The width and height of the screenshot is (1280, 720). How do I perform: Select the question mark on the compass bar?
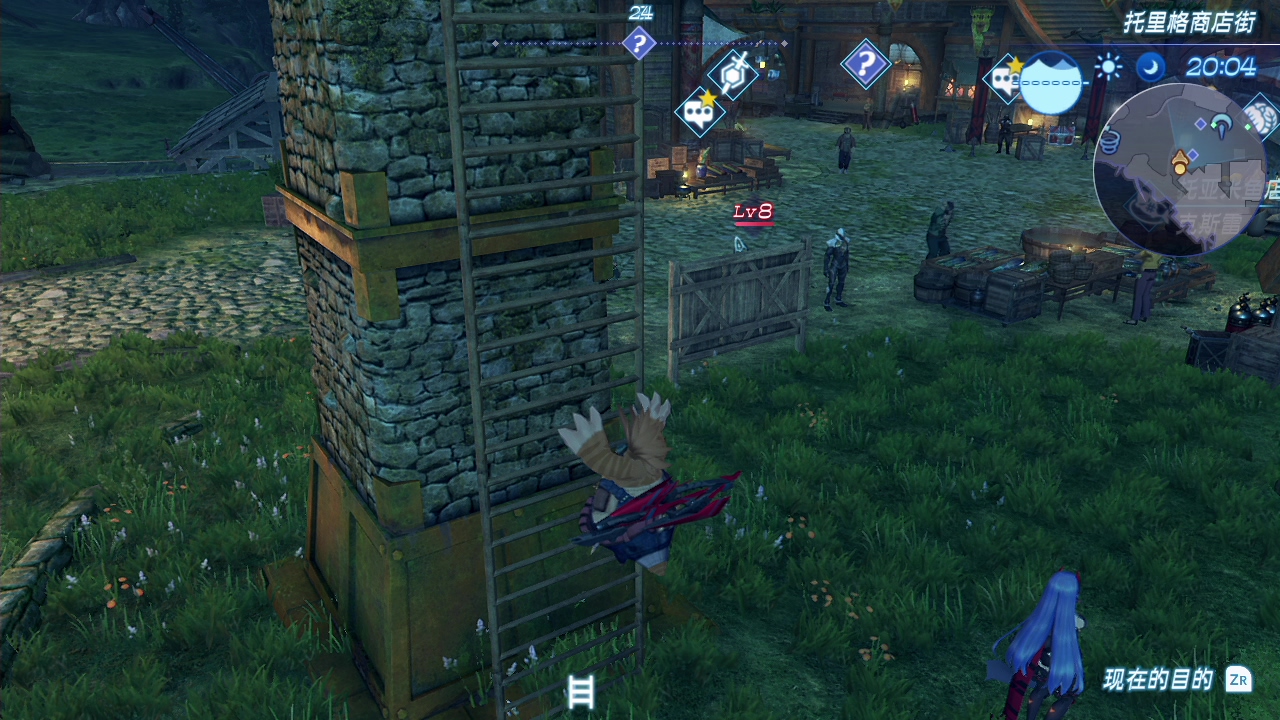(x=638, y=44)
